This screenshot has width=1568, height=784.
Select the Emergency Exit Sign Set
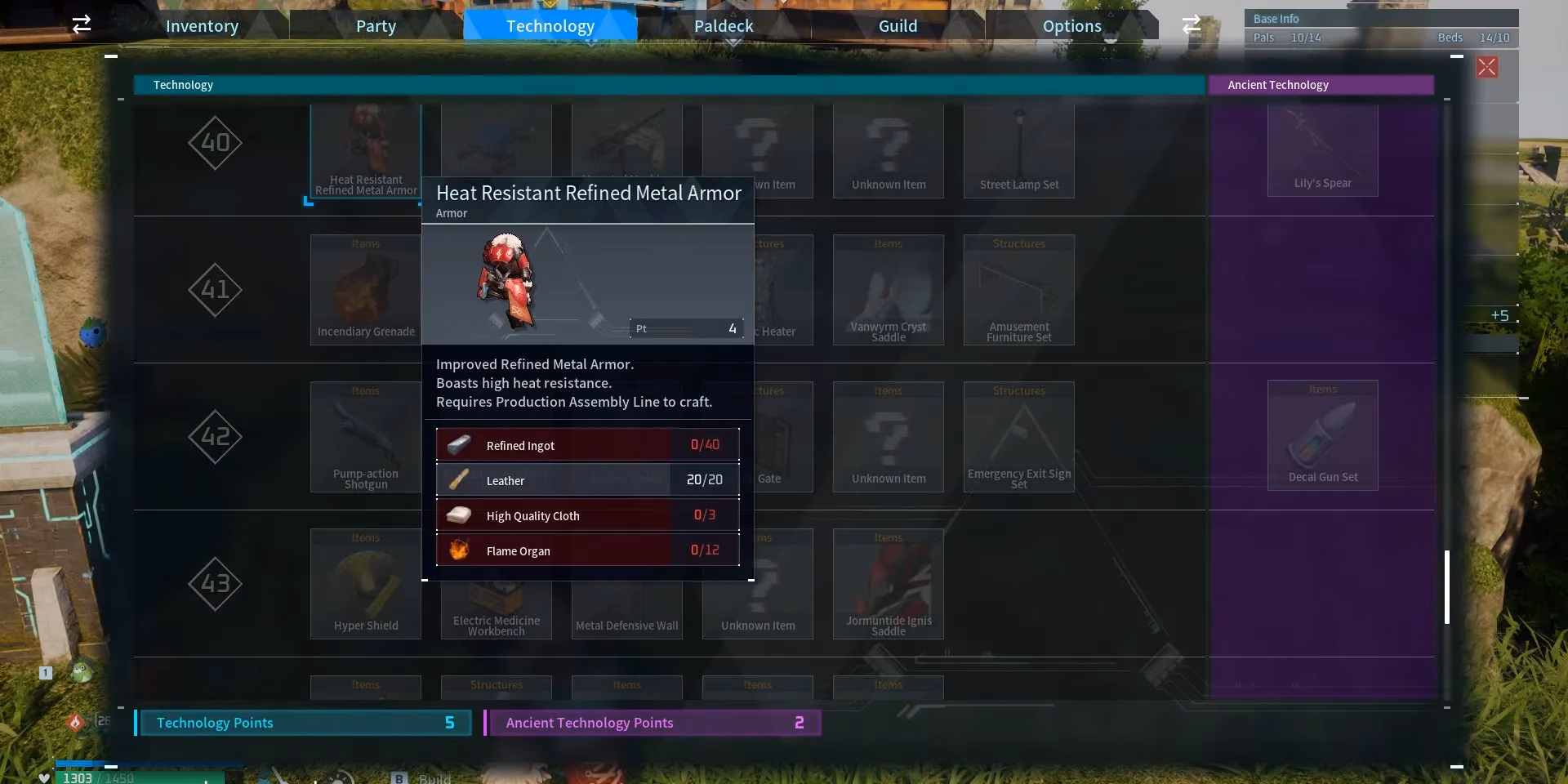tap(1018, 437)
